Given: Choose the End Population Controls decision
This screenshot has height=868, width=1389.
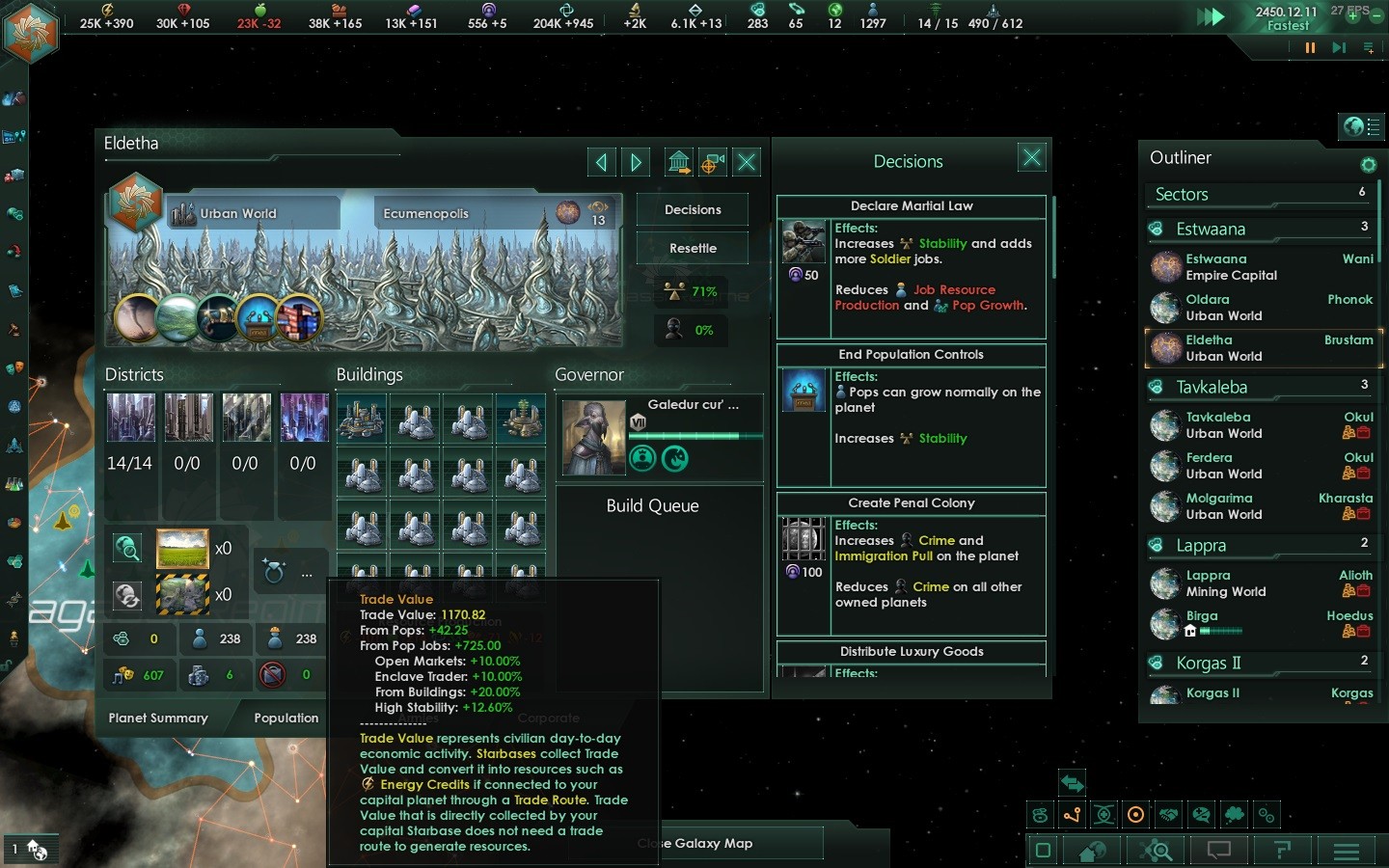Looking at the screenshot, I should point(911,355).
